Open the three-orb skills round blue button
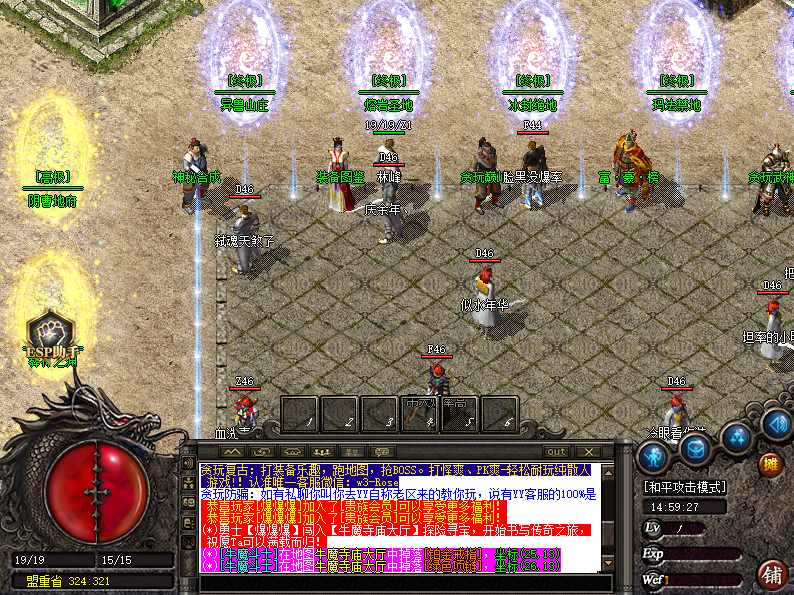The image size is (794, 595). click(x=737, y=436)
